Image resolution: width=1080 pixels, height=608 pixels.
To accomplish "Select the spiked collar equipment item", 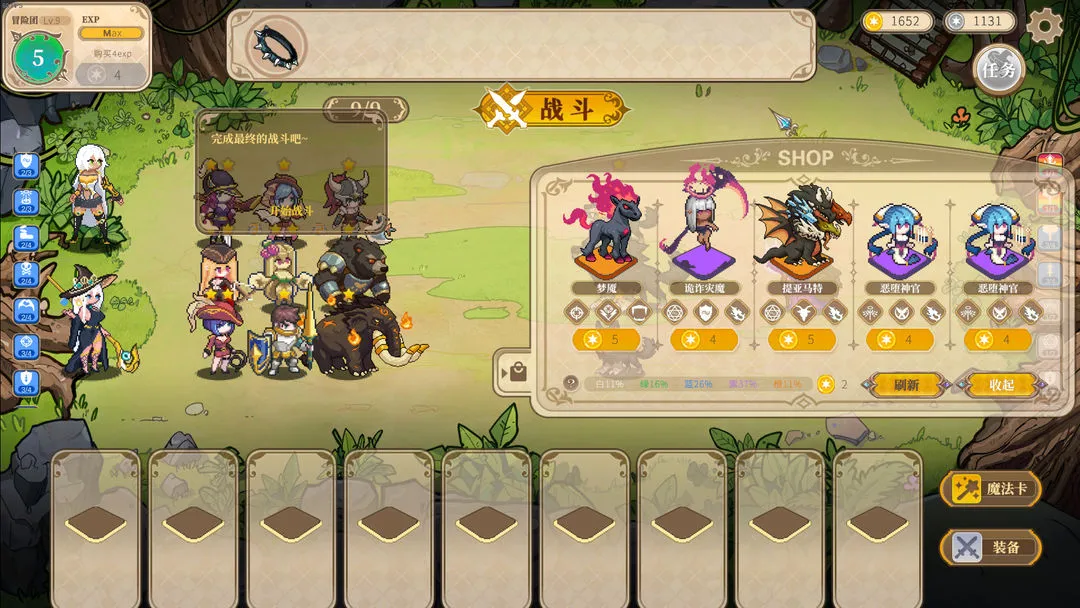I will [x=275, y=45].
